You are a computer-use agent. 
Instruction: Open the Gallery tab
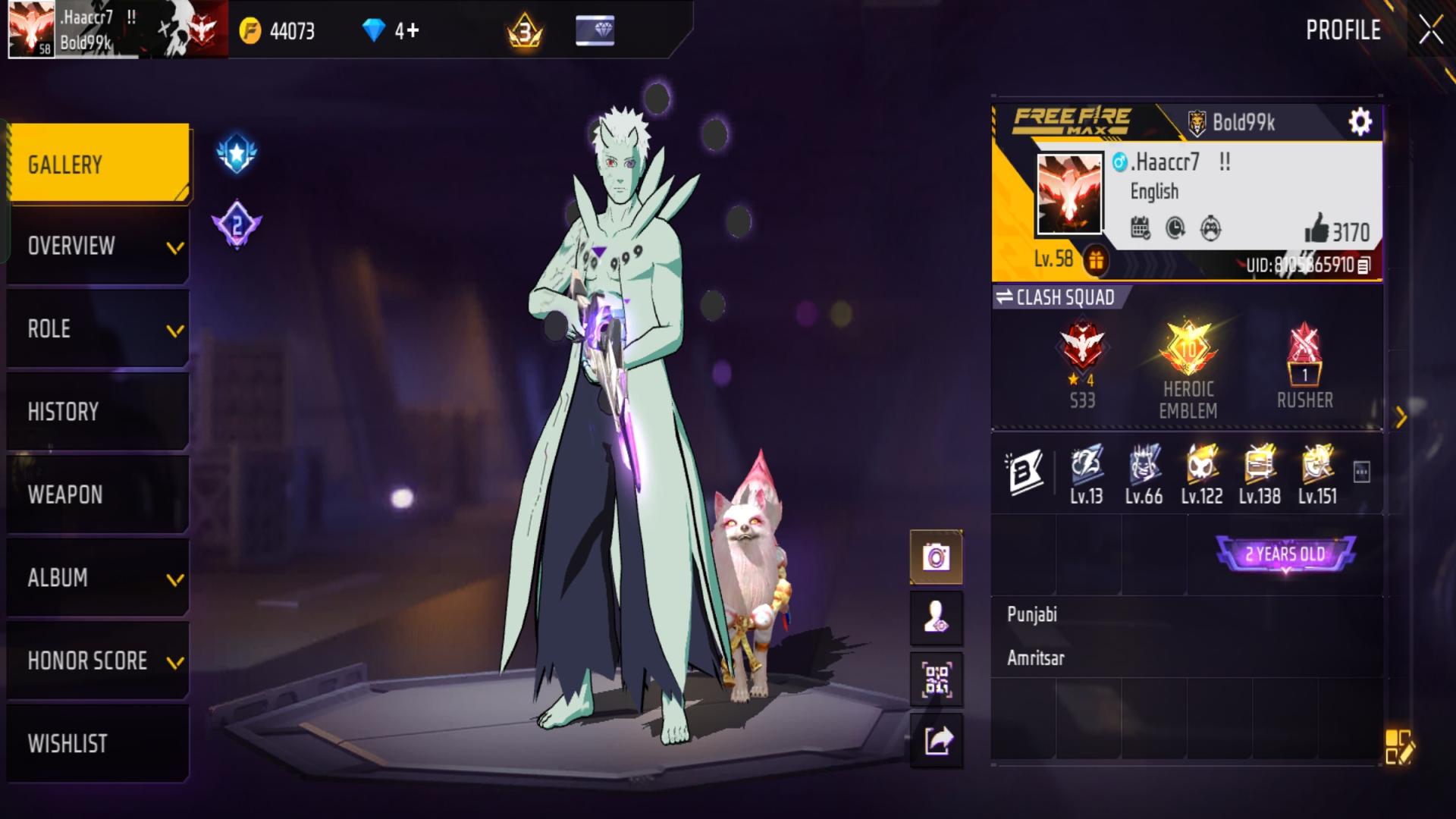tap(99, 164)
